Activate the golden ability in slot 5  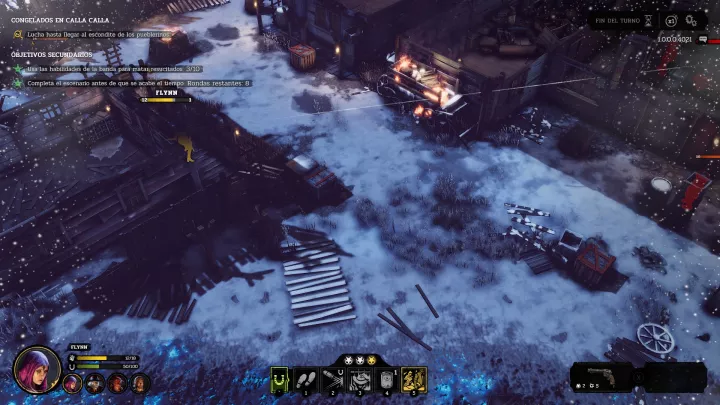[x=414, y=379]
